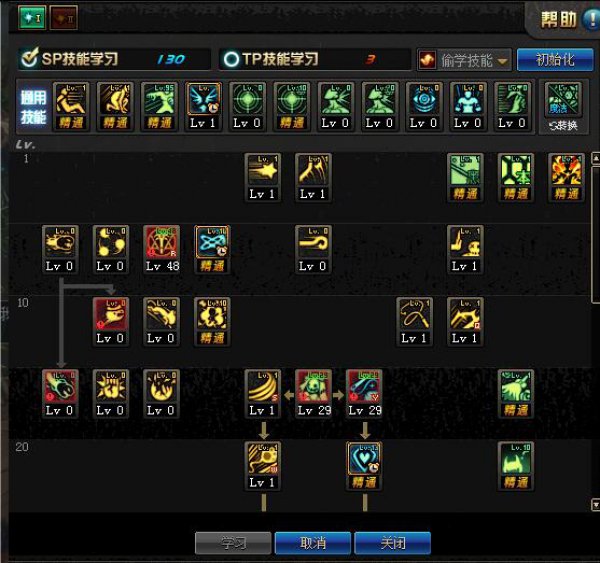
Task: Switch to the TP技能学习 tab
Action: click(x=316, y=60)
